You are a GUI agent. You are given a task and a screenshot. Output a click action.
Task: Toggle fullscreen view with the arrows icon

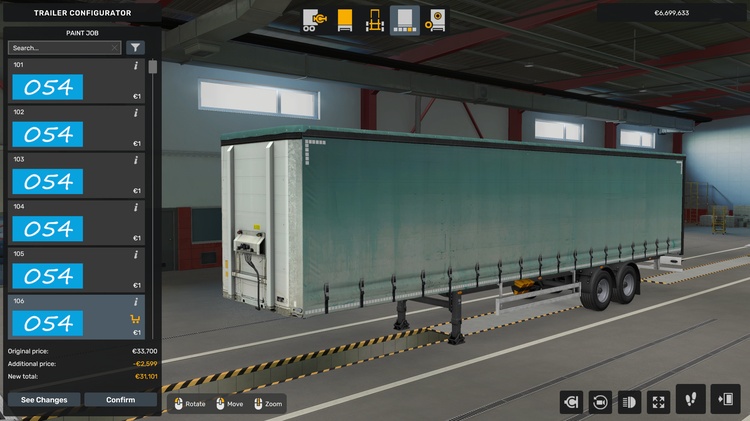click(659, 402)
